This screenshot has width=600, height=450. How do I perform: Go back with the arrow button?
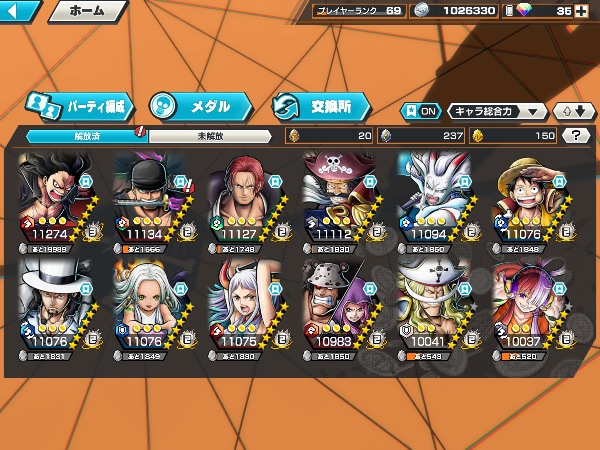click(x=20, y=12)
